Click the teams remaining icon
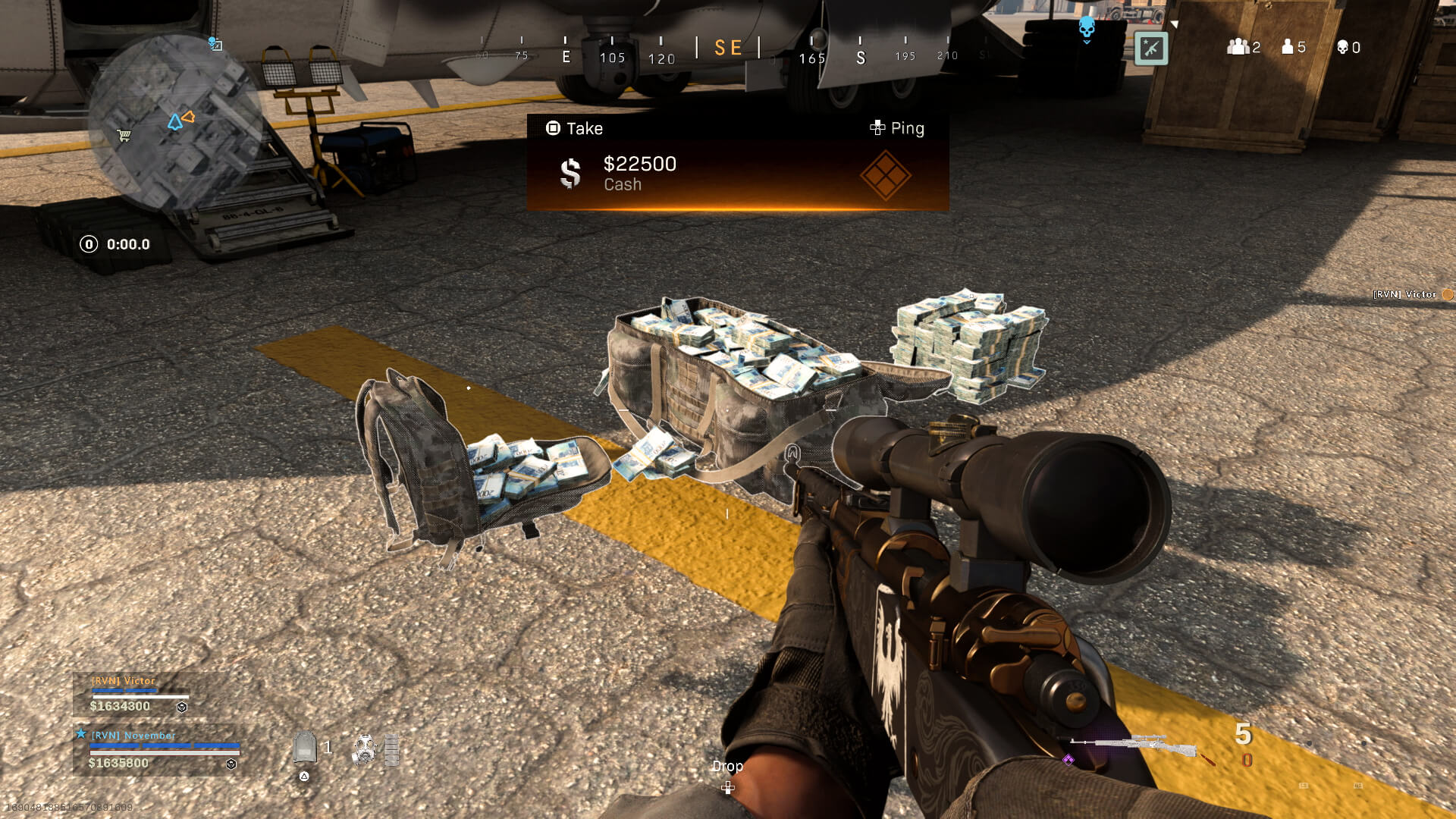The image size is (1456, 819). (1238, 47)
